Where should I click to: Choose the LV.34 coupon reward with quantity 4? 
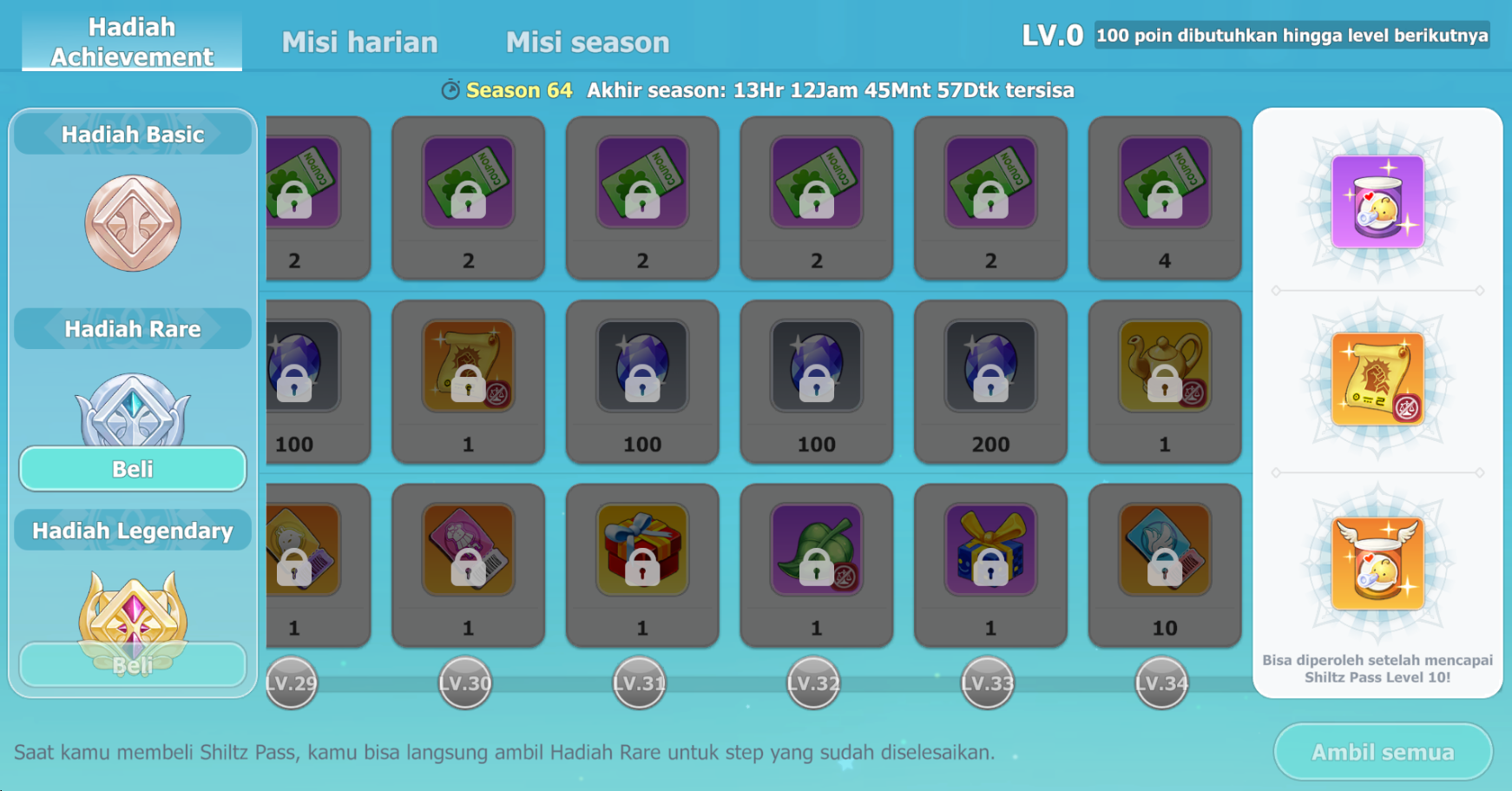tap(1164, 183)
